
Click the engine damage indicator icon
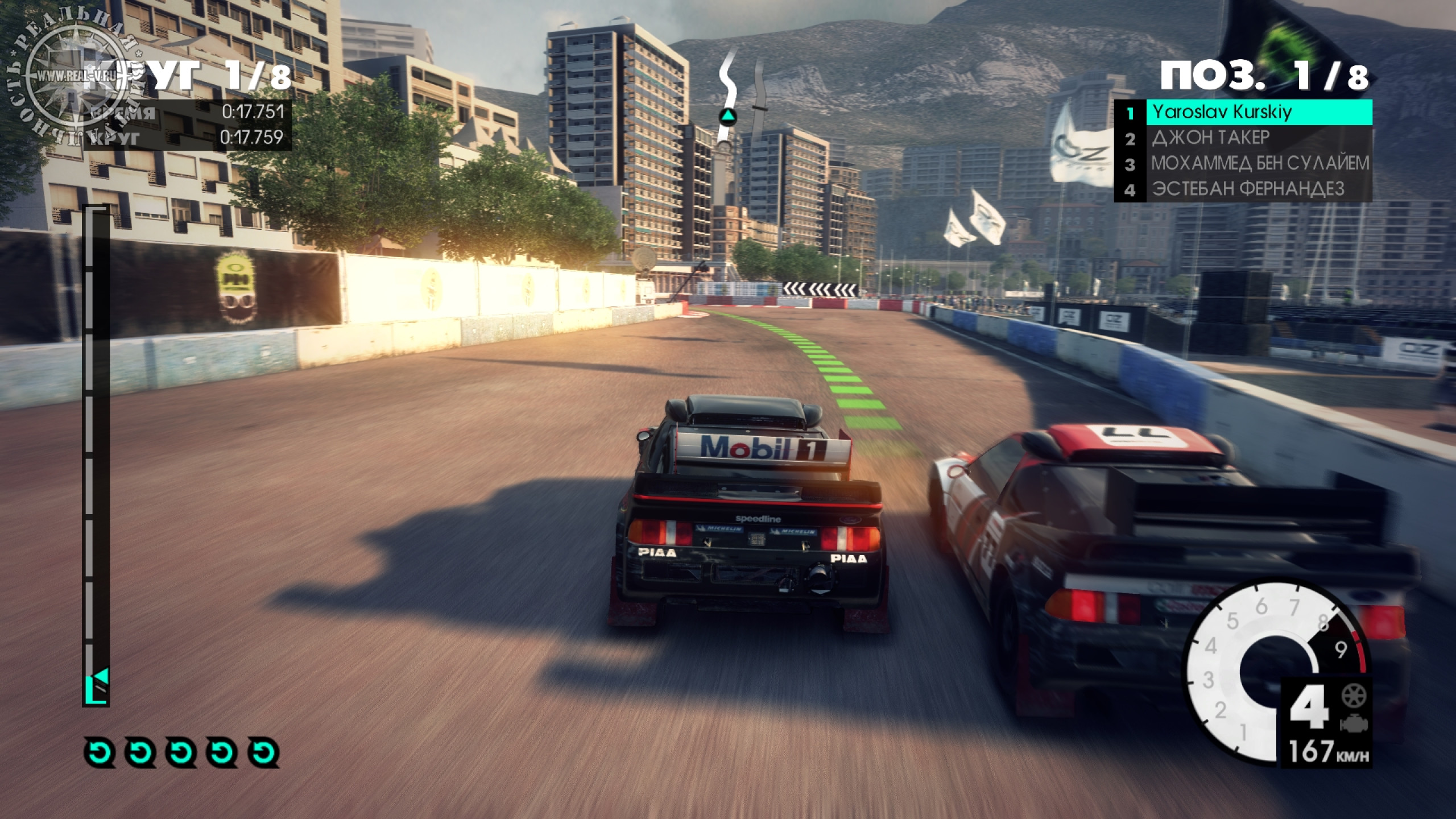1353,724
